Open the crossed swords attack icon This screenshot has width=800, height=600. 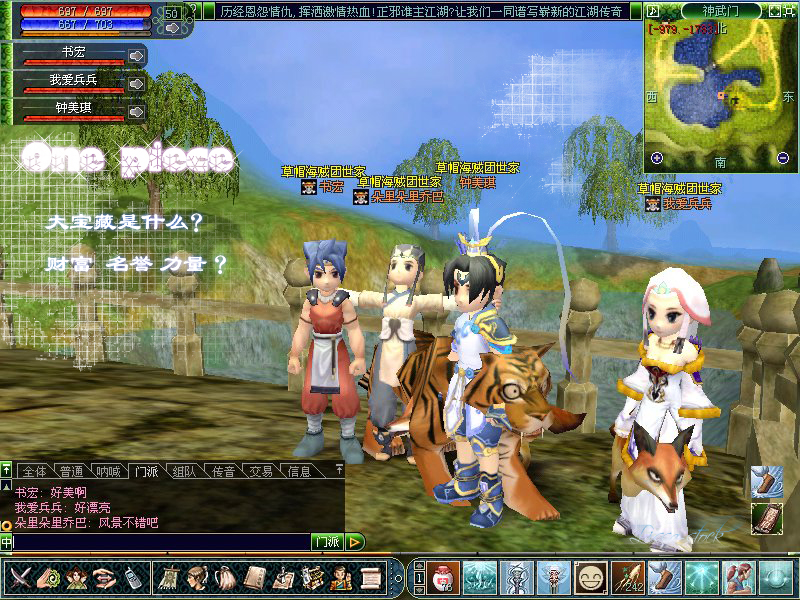(20, 577)
